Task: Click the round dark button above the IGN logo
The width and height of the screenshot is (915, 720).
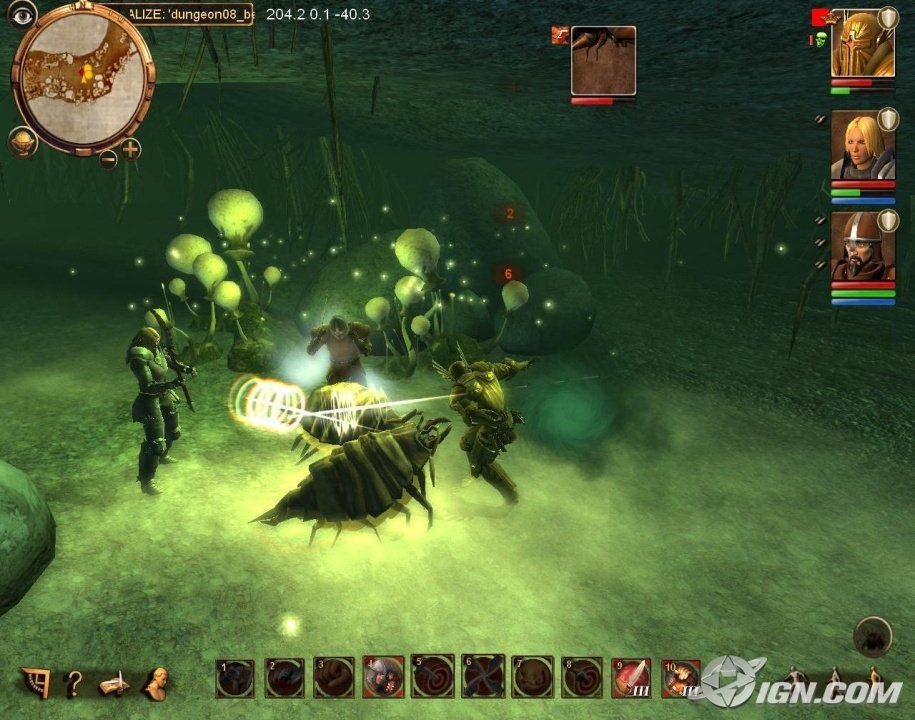Action: (x=872, y=636)
